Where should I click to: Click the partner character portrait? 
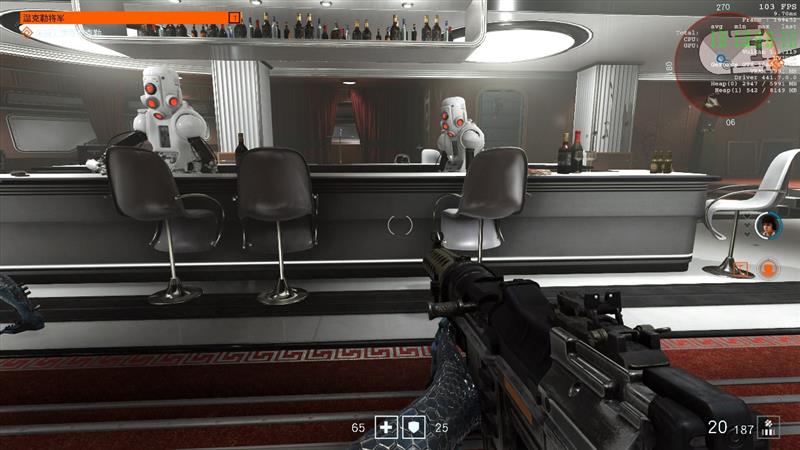768,224
